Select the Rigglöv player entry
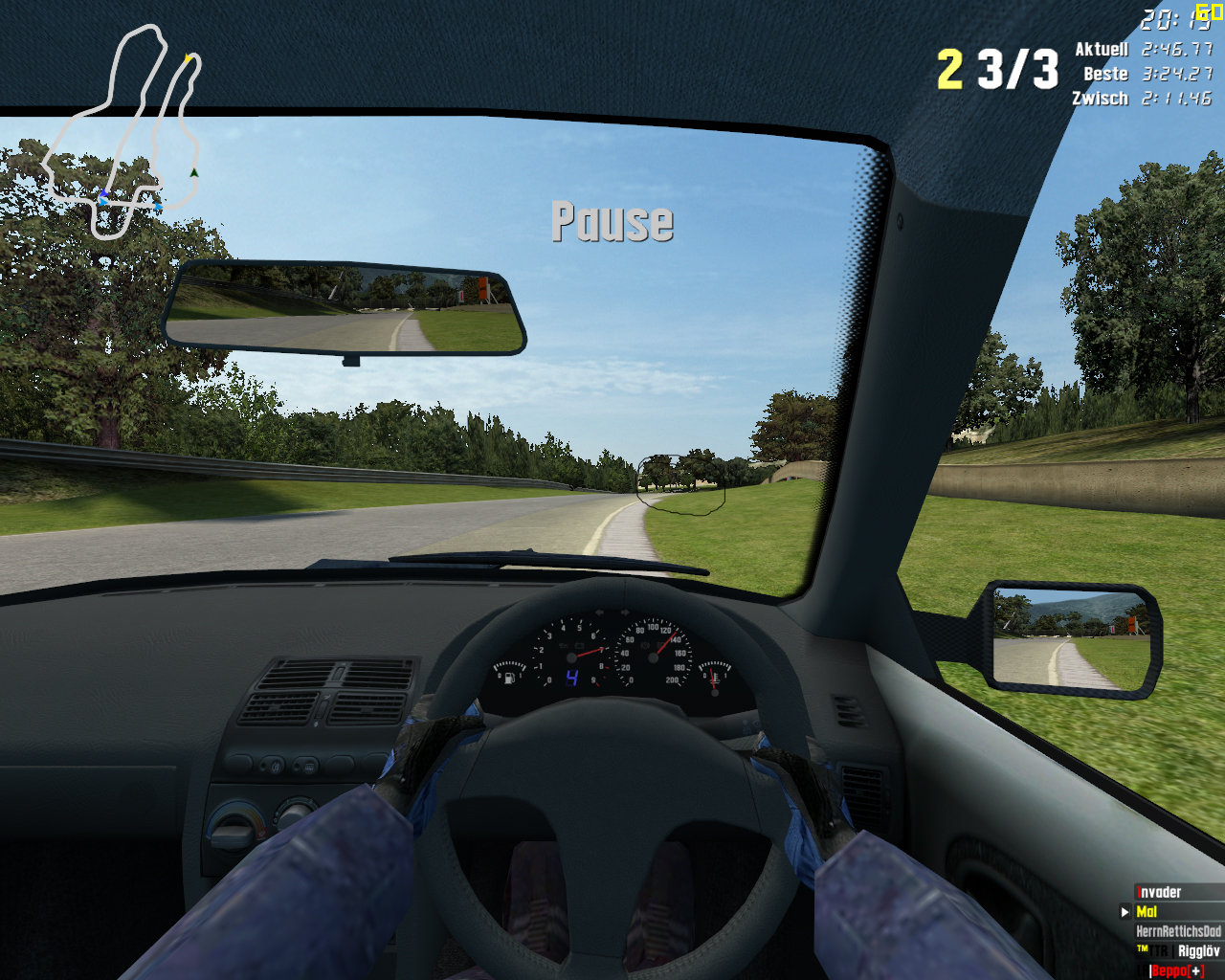The height and width of the screenshot is (980, 1225). [x=1197, y=951]
